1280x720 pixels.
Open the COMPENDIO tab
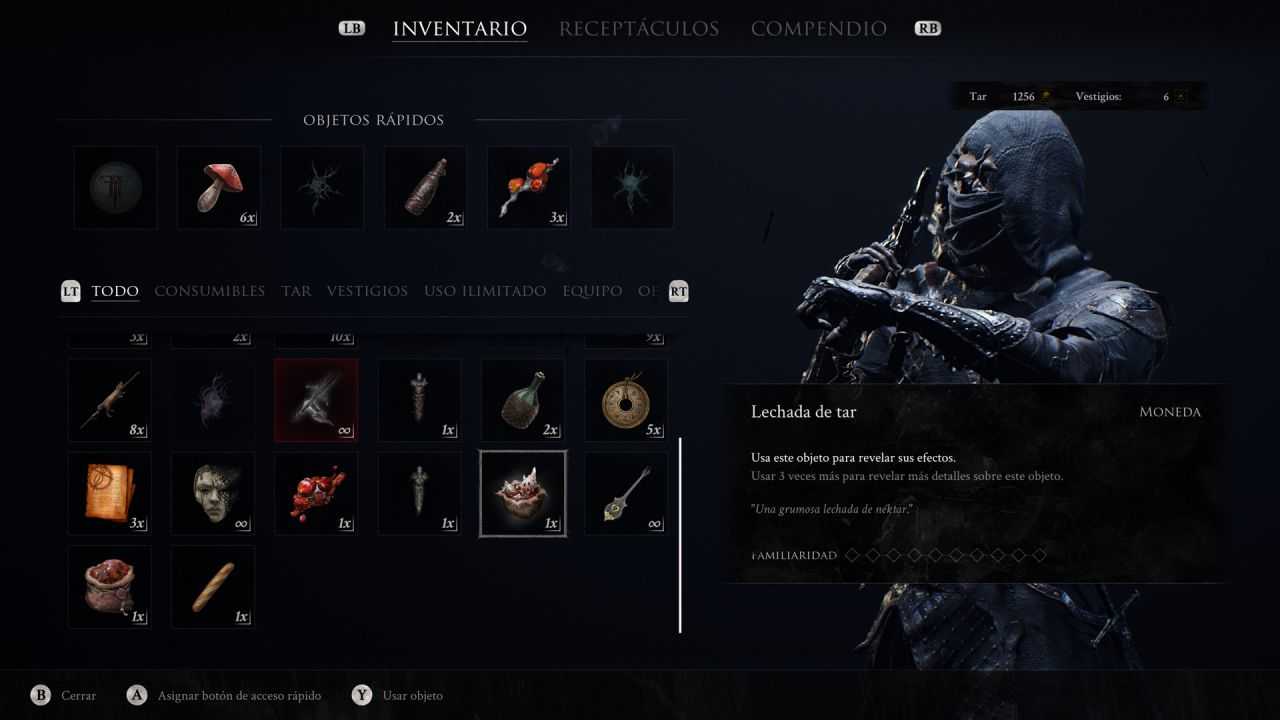pyautogui.click(x=819, y=28)
